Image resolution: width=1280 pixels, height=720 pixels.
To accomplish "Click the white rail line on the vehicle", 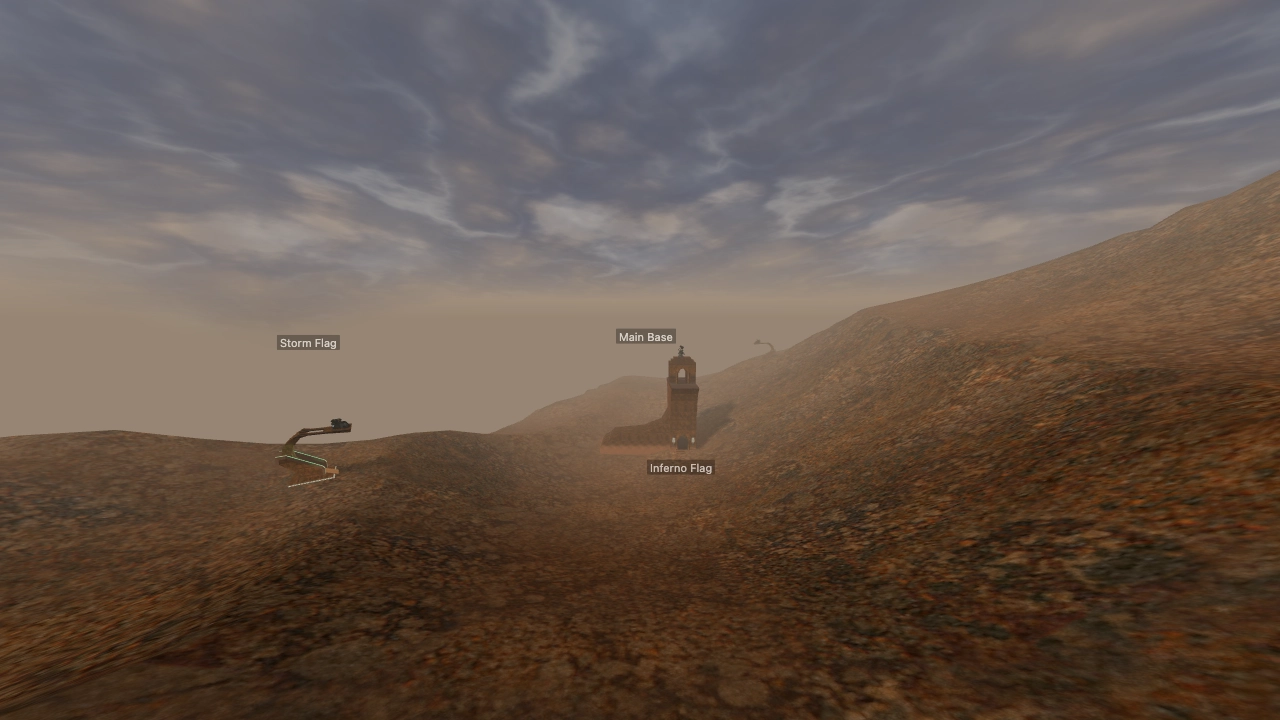I will coord(316,482).
